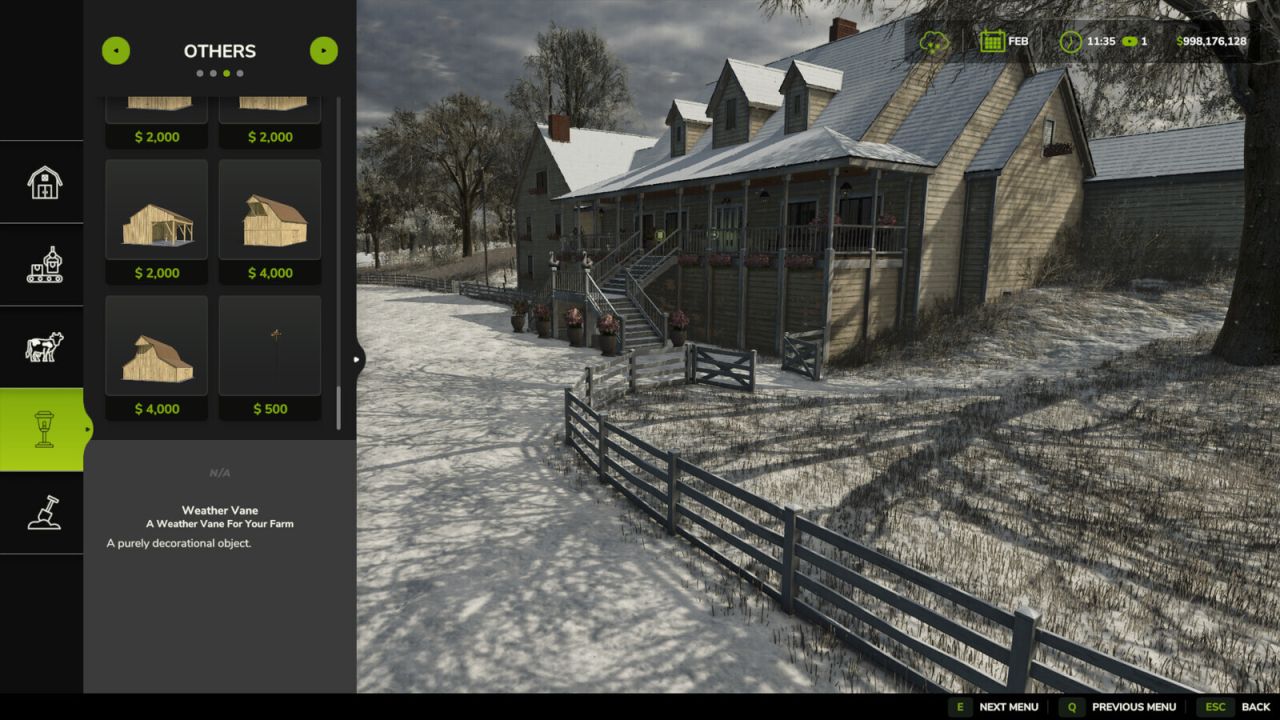Go to the next category with right arrow
Screen dimensions: 1280x720
324,51
